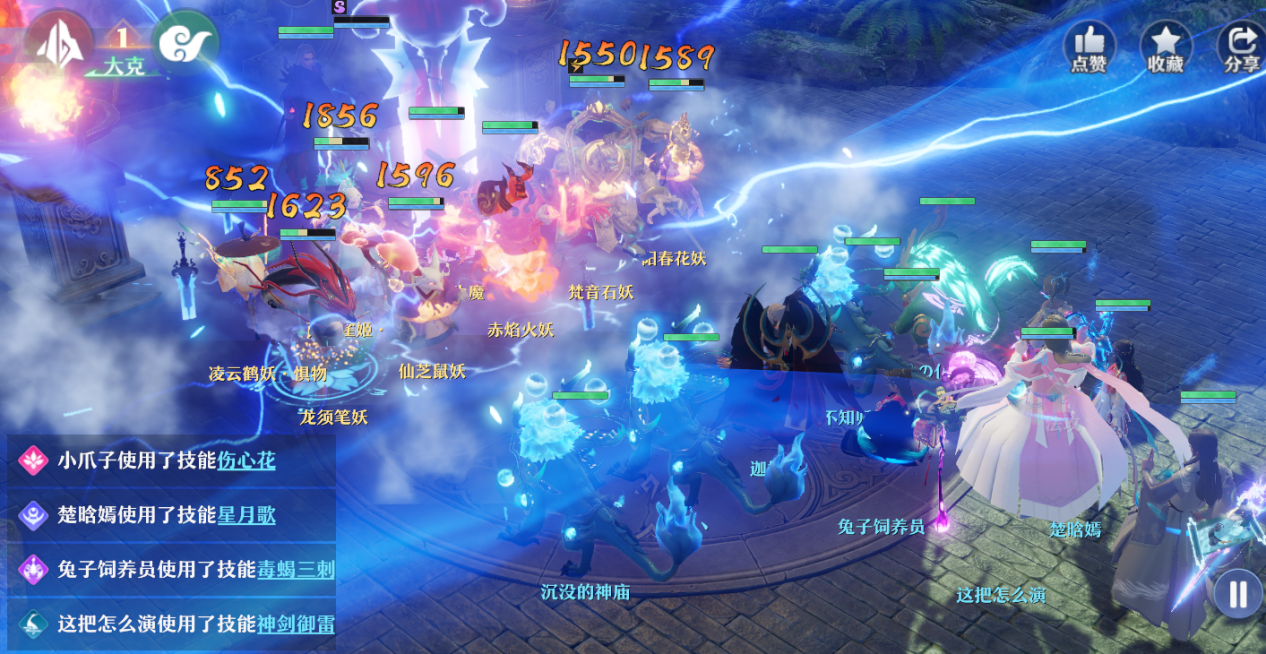View the 毒蝎三刺 skill details

(296, 570)
